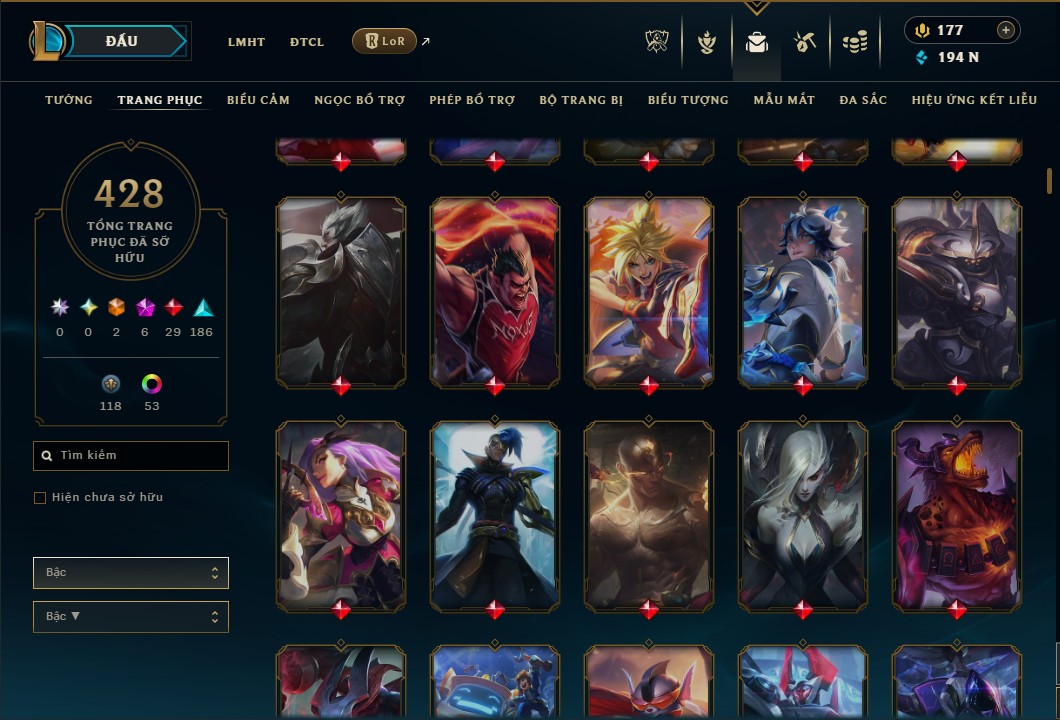
Task: Open the BIỂU CẢM emotes tab
Action: coord(258,100)
